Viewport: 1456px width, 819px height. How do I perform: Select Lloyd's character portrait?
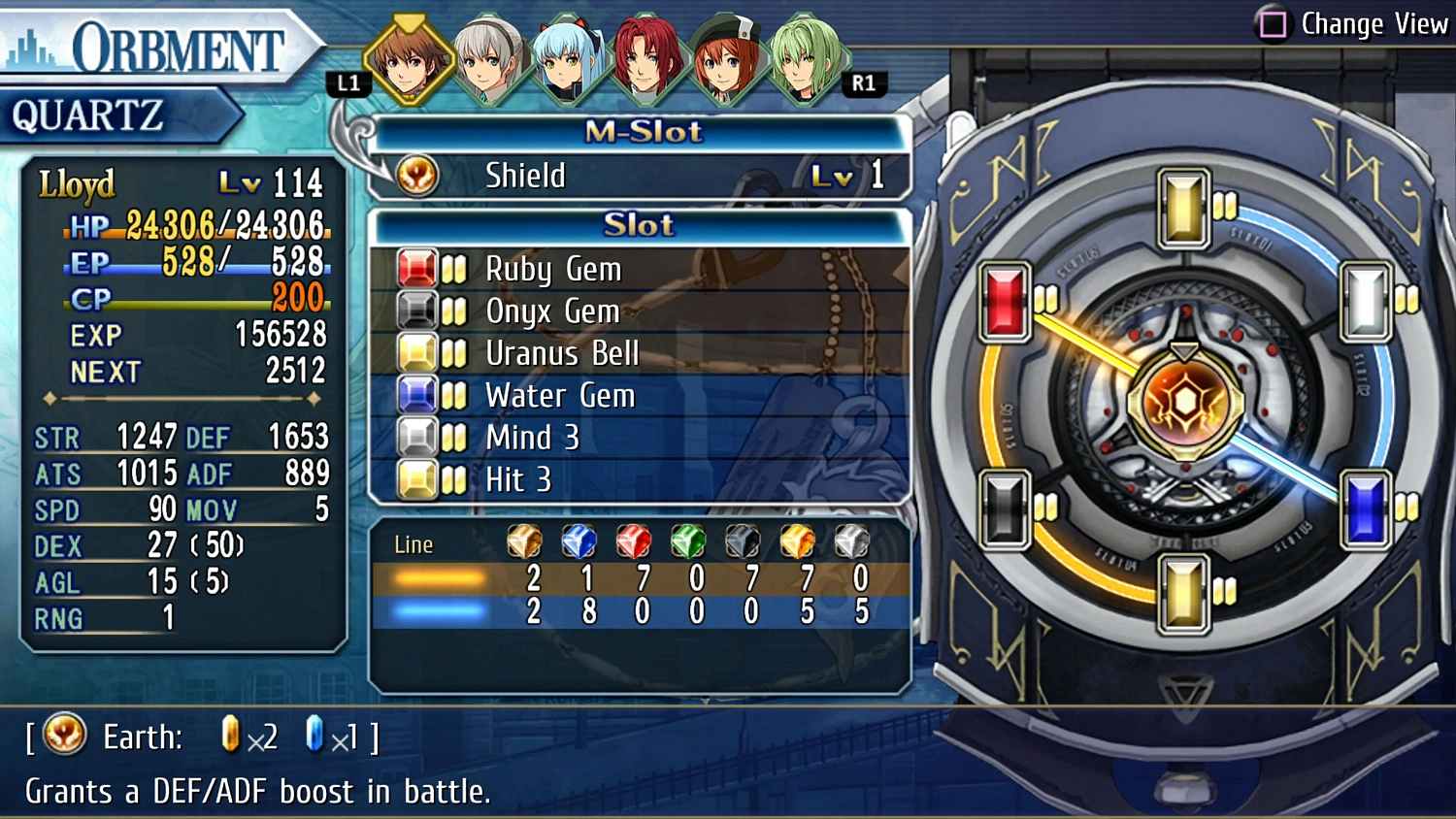click(x=409, y=58)
